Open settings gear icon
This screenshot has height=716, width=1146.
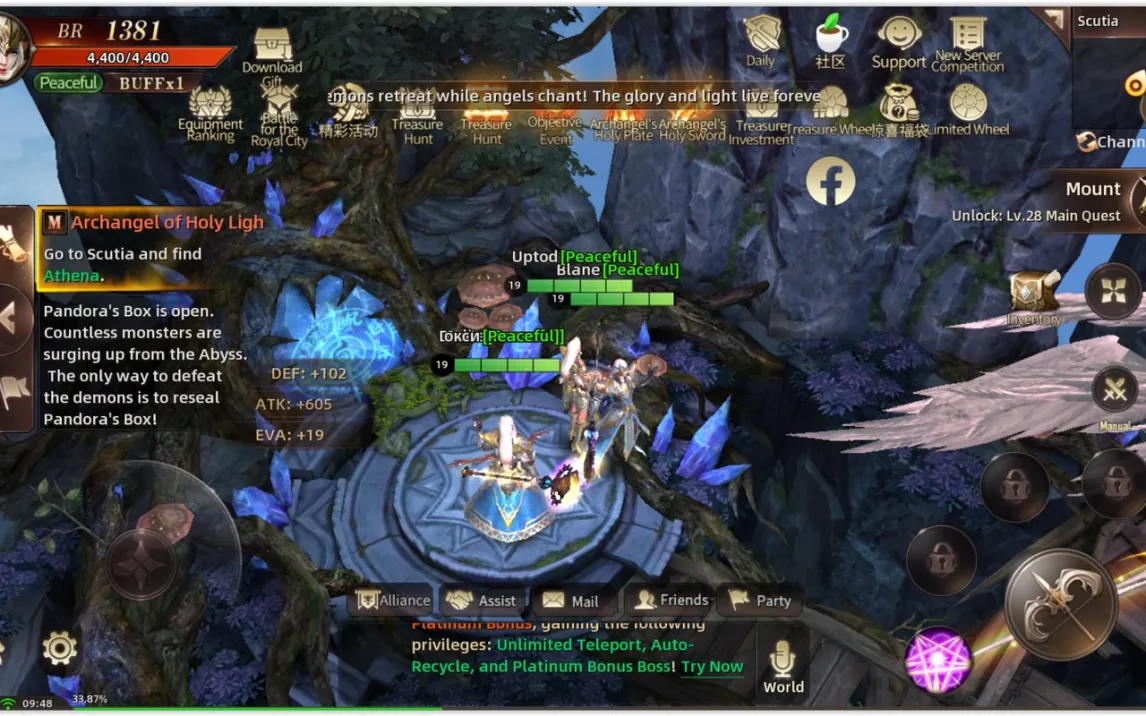click(59, 648)
